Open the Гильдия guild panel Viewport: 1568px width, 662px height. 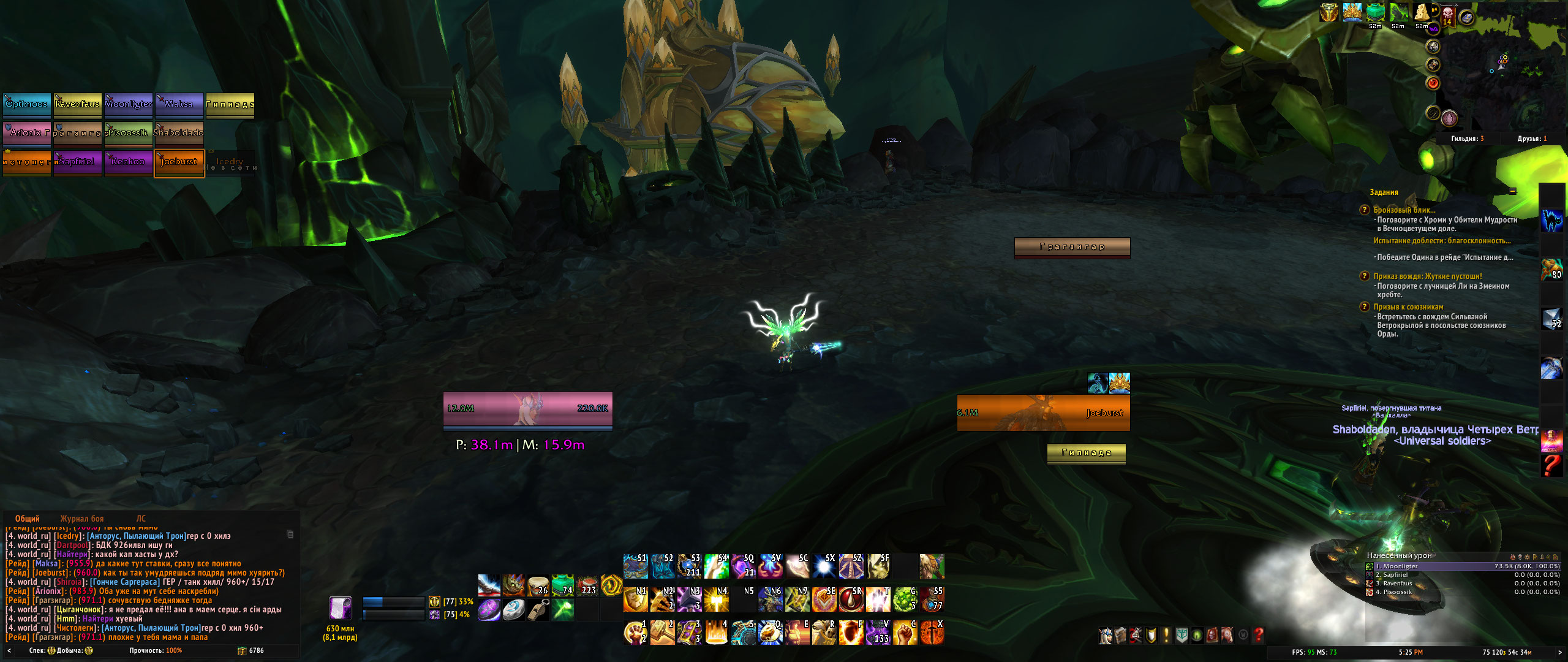coord(1467,139)
